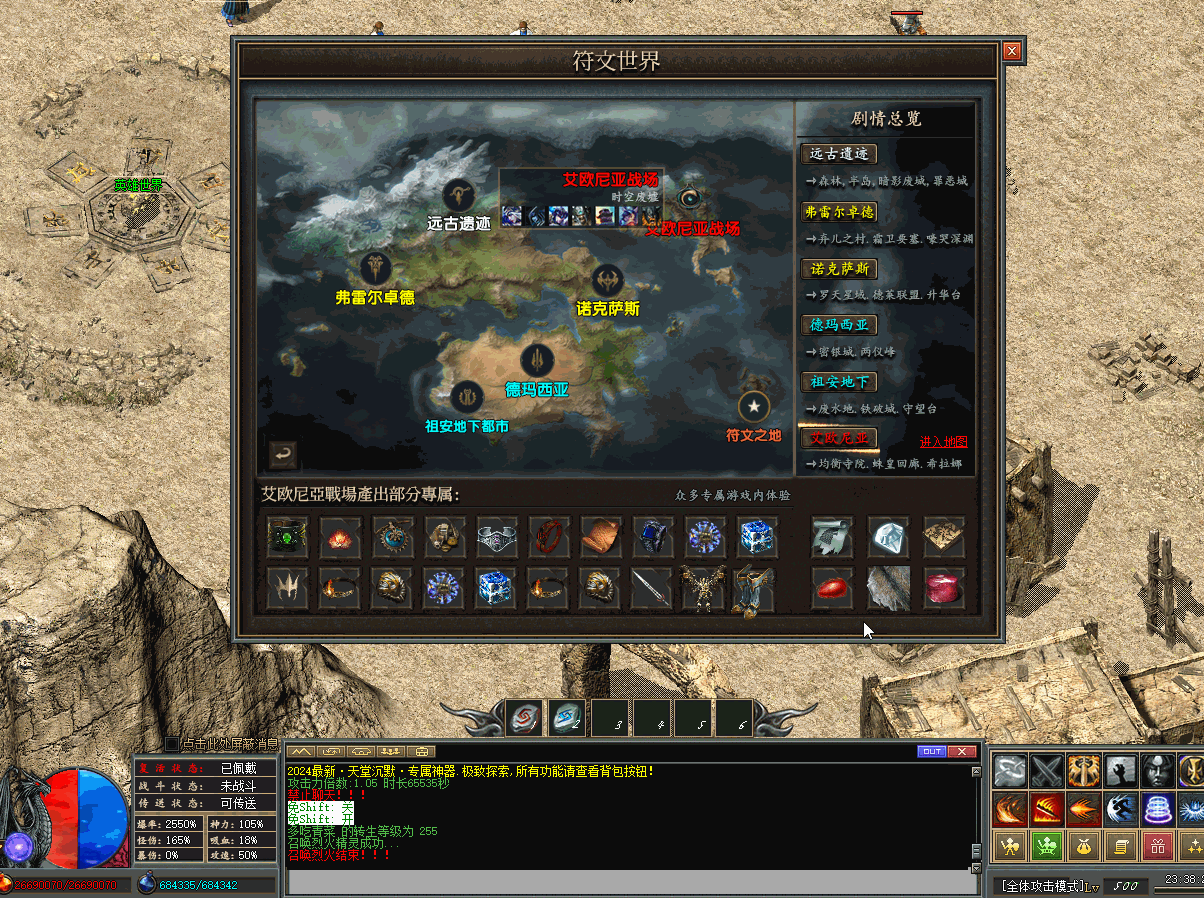Activate the crossed swords skill icon
The image size is (1204, 898).
pos(1047,771)
